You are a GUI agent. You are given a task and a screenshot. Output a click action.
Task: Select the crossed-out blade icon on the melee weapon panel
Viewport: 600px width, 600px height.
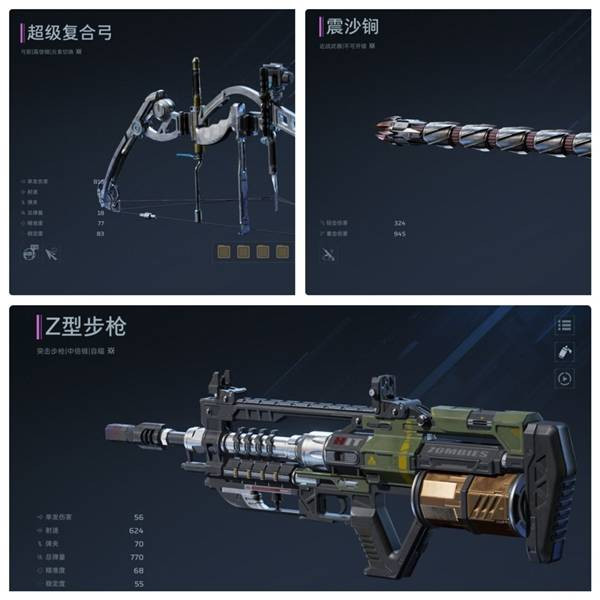click(x=327, y=255)
